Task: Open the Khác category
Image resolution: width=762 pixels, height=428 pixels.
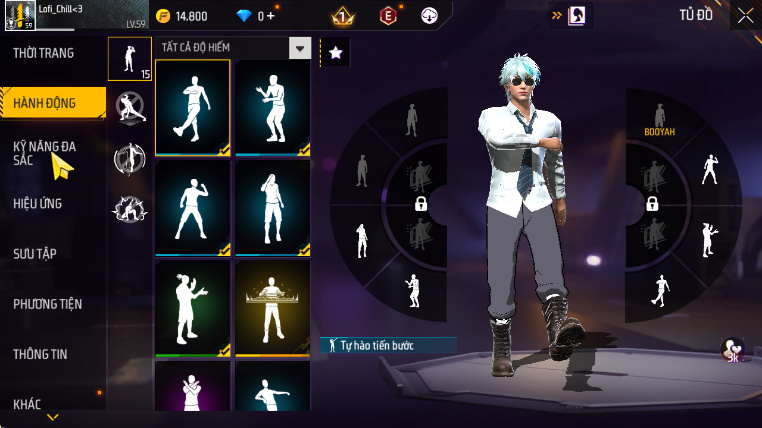Action: click(x=27, y=404)
